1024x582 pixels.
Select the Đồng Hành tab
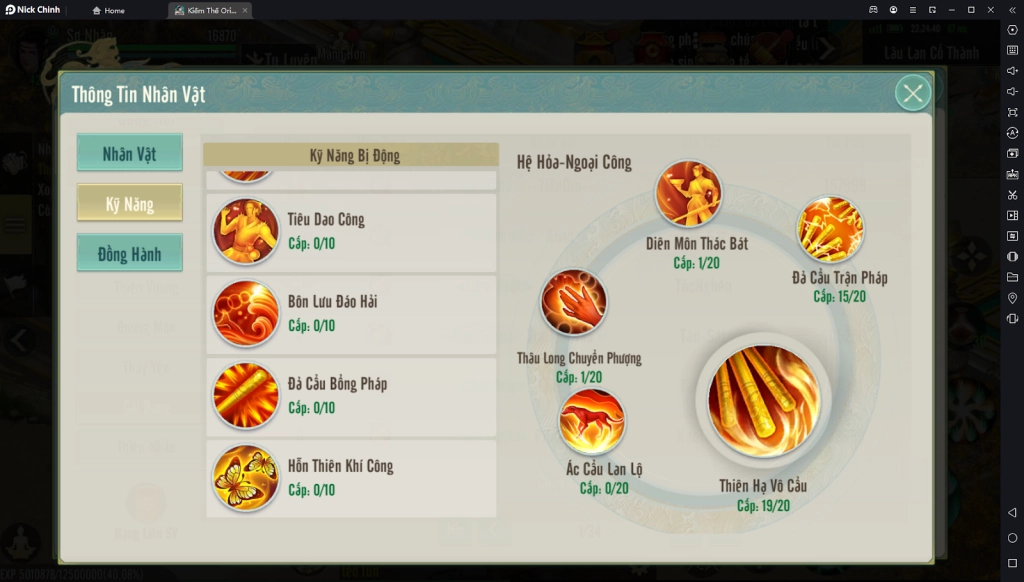pyautogui.click(x=130, y=254)
